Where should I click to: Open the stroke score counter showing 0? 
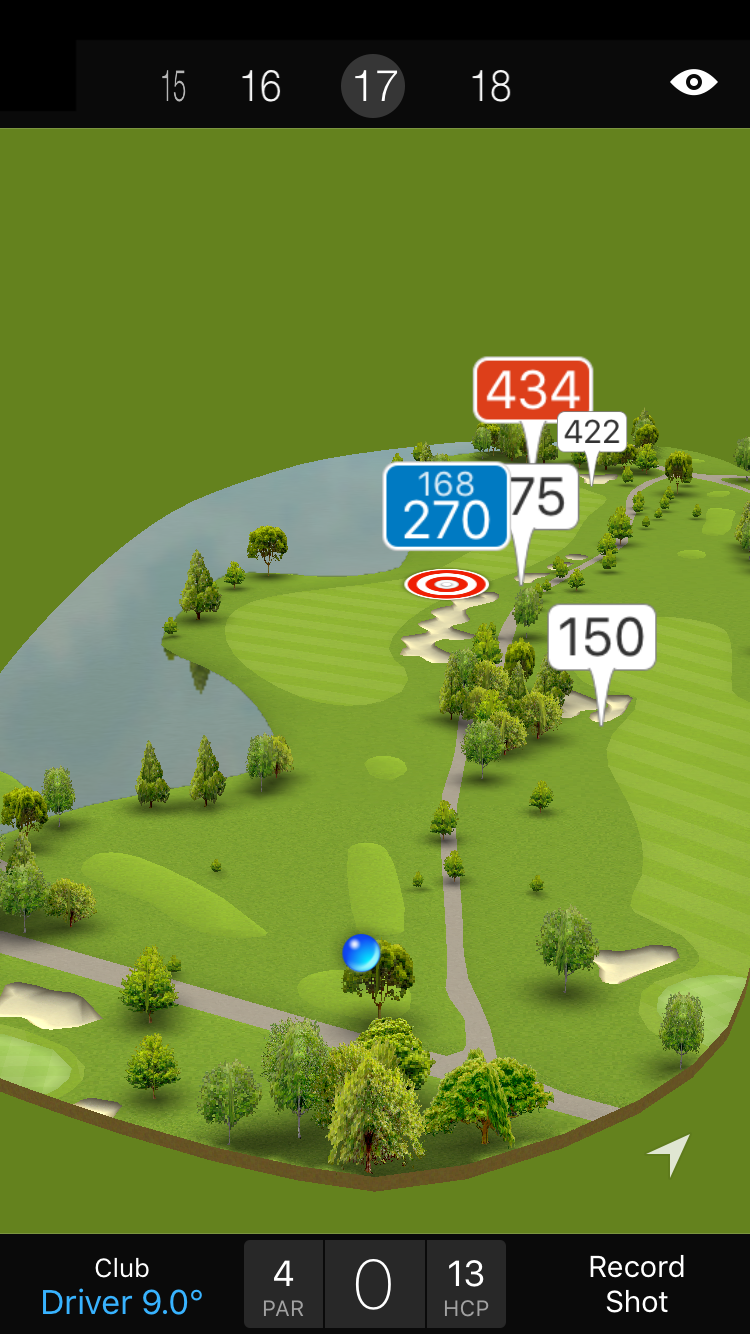[x=374, y=1285]
